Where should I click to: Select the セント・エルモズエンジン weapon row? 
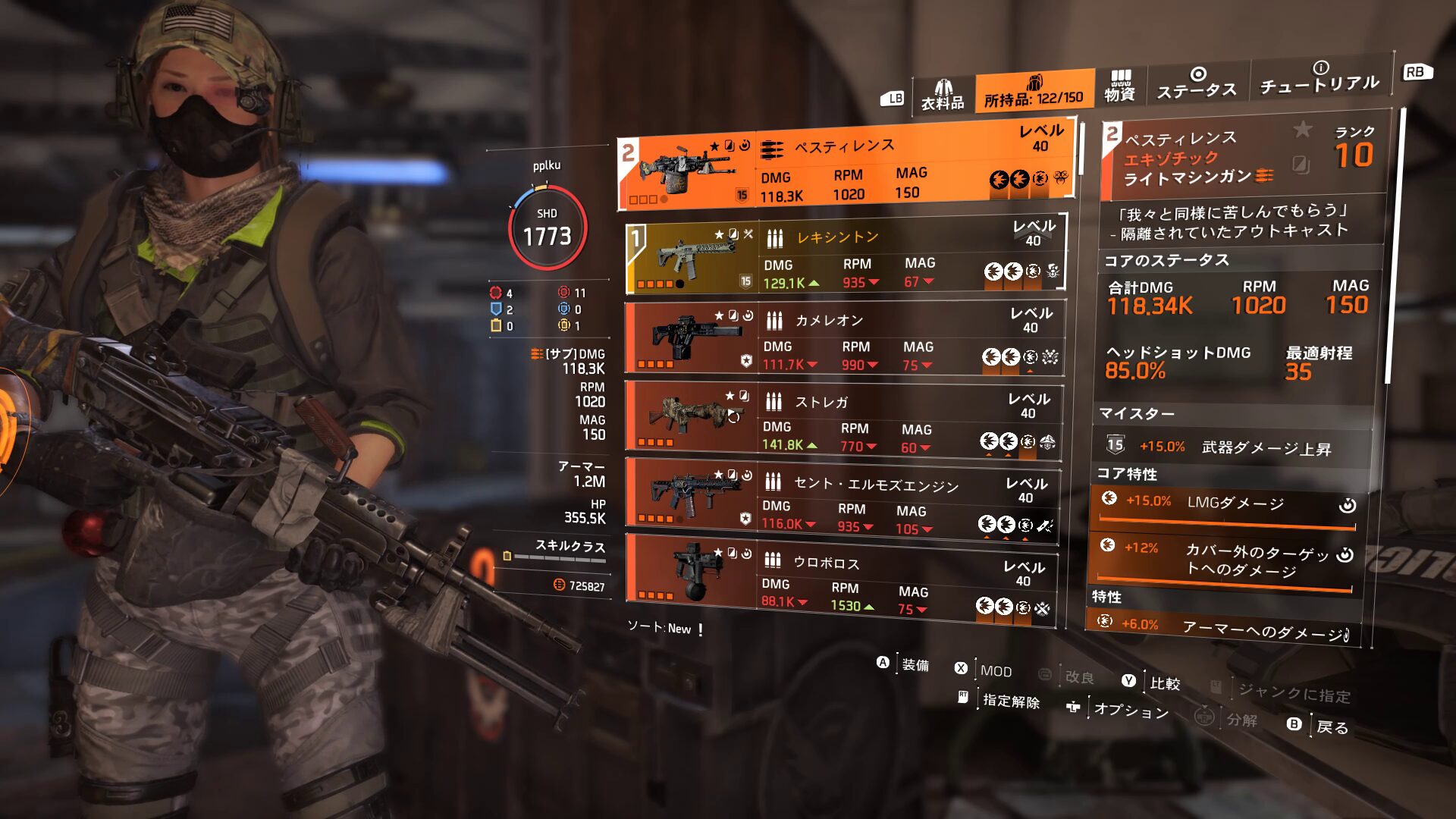(x=842, y=502)
